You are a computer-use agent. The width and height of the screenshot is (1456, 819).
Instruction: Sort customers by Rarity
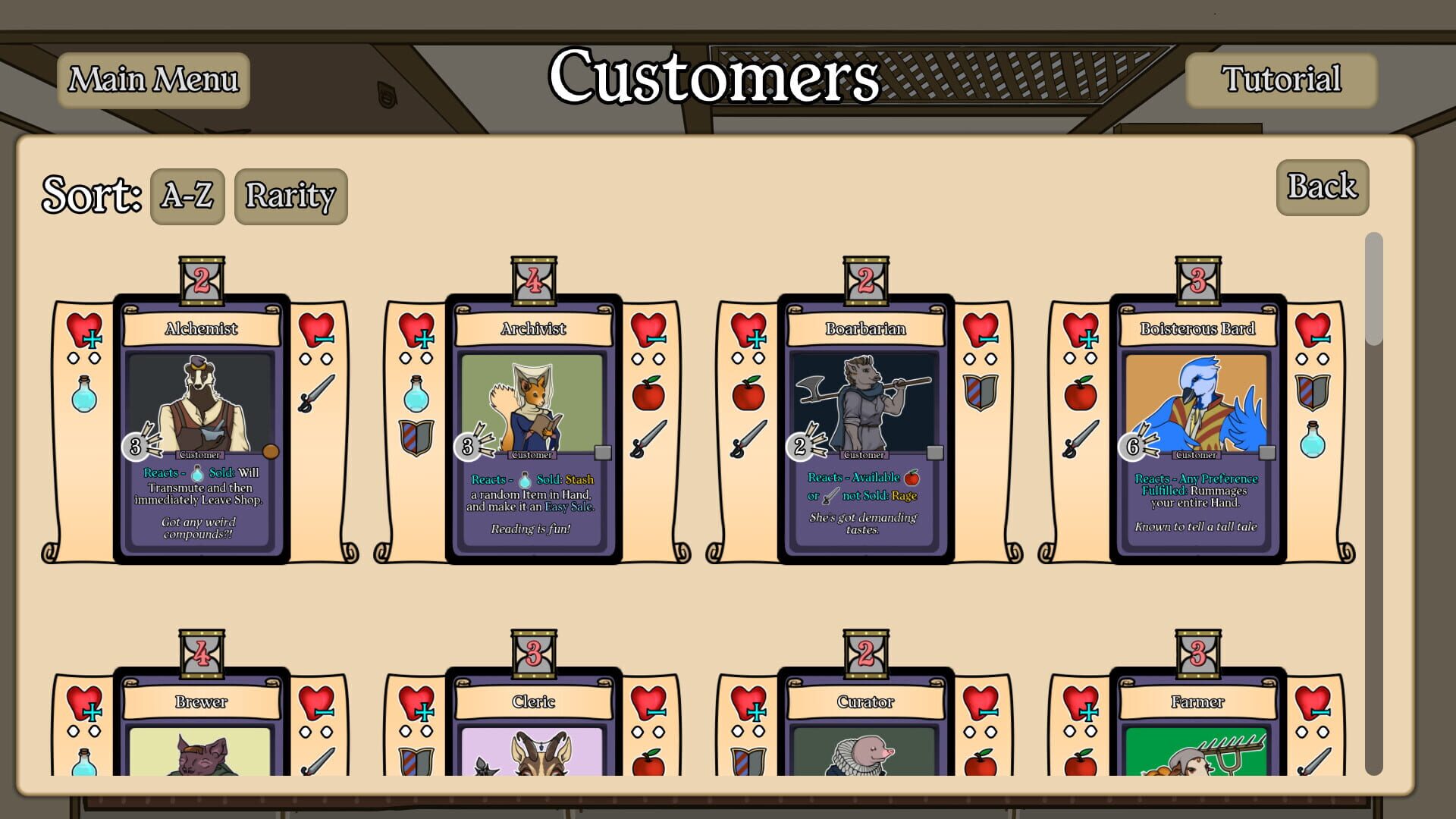coord(290,196)
